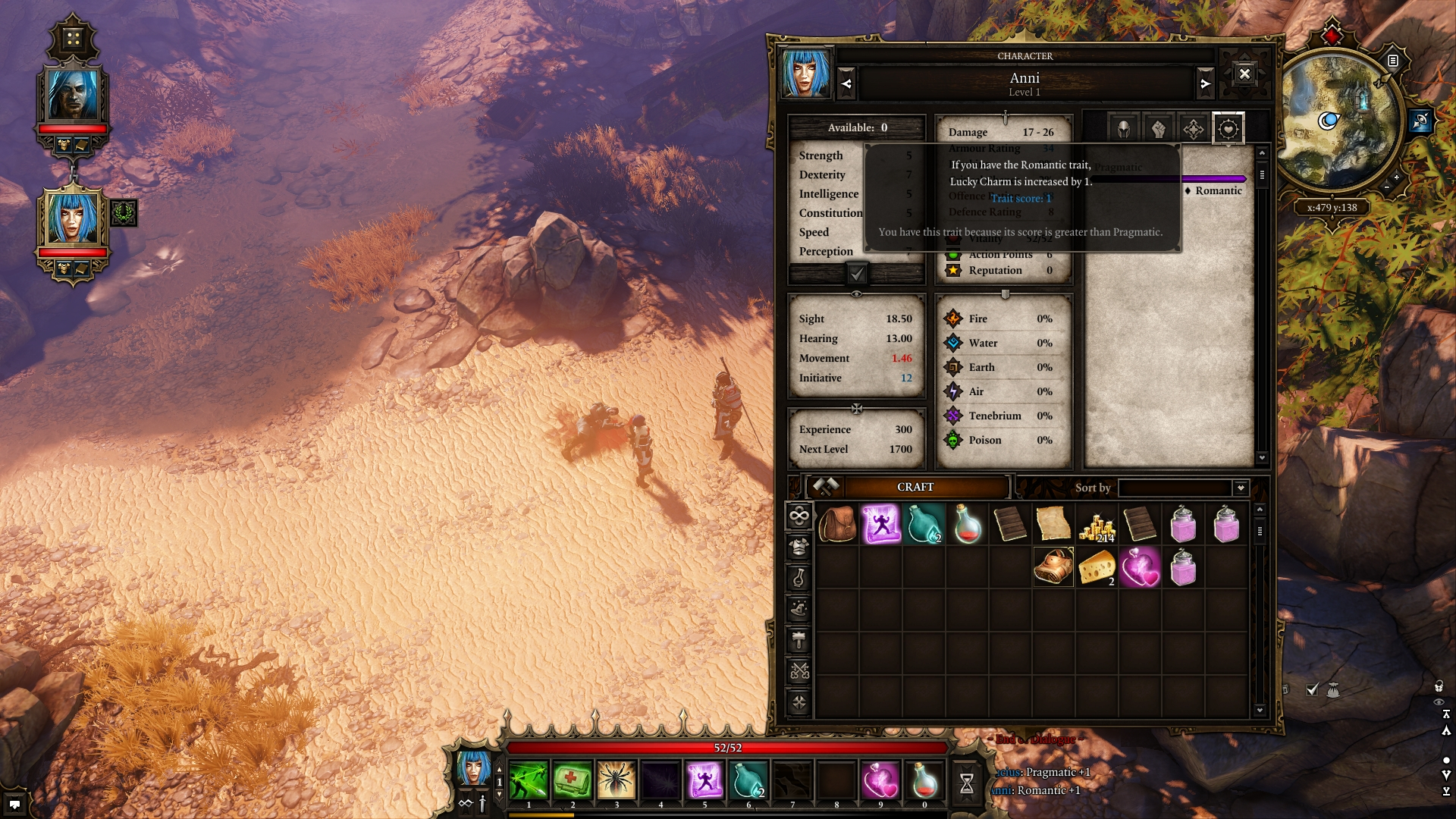Image resolution: width=1456 pixels, height=819 pixels.
Task: Toggle the eye icon above the Sight panel
Action: coord(857,294)
